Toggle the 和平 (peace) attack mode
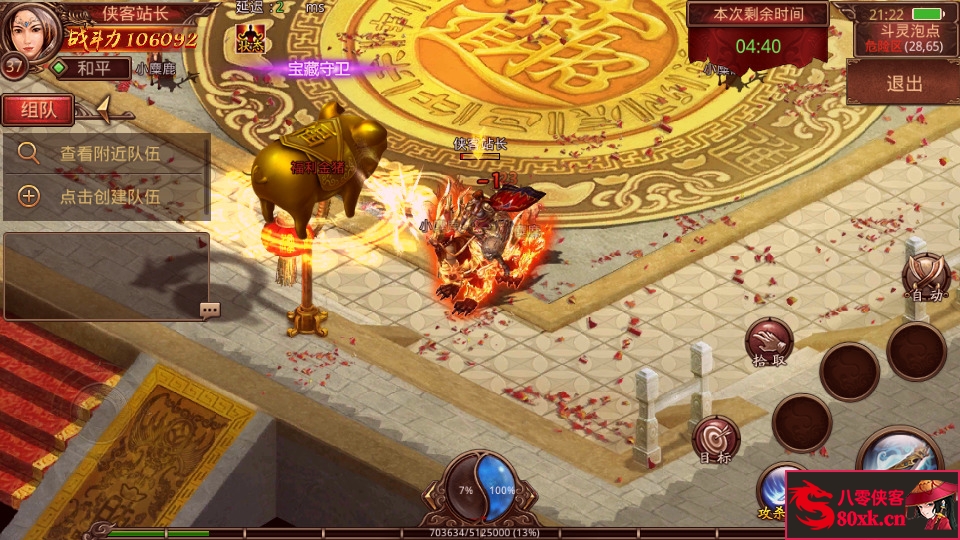Screen dimensions: 960x540 pos(92,68)
